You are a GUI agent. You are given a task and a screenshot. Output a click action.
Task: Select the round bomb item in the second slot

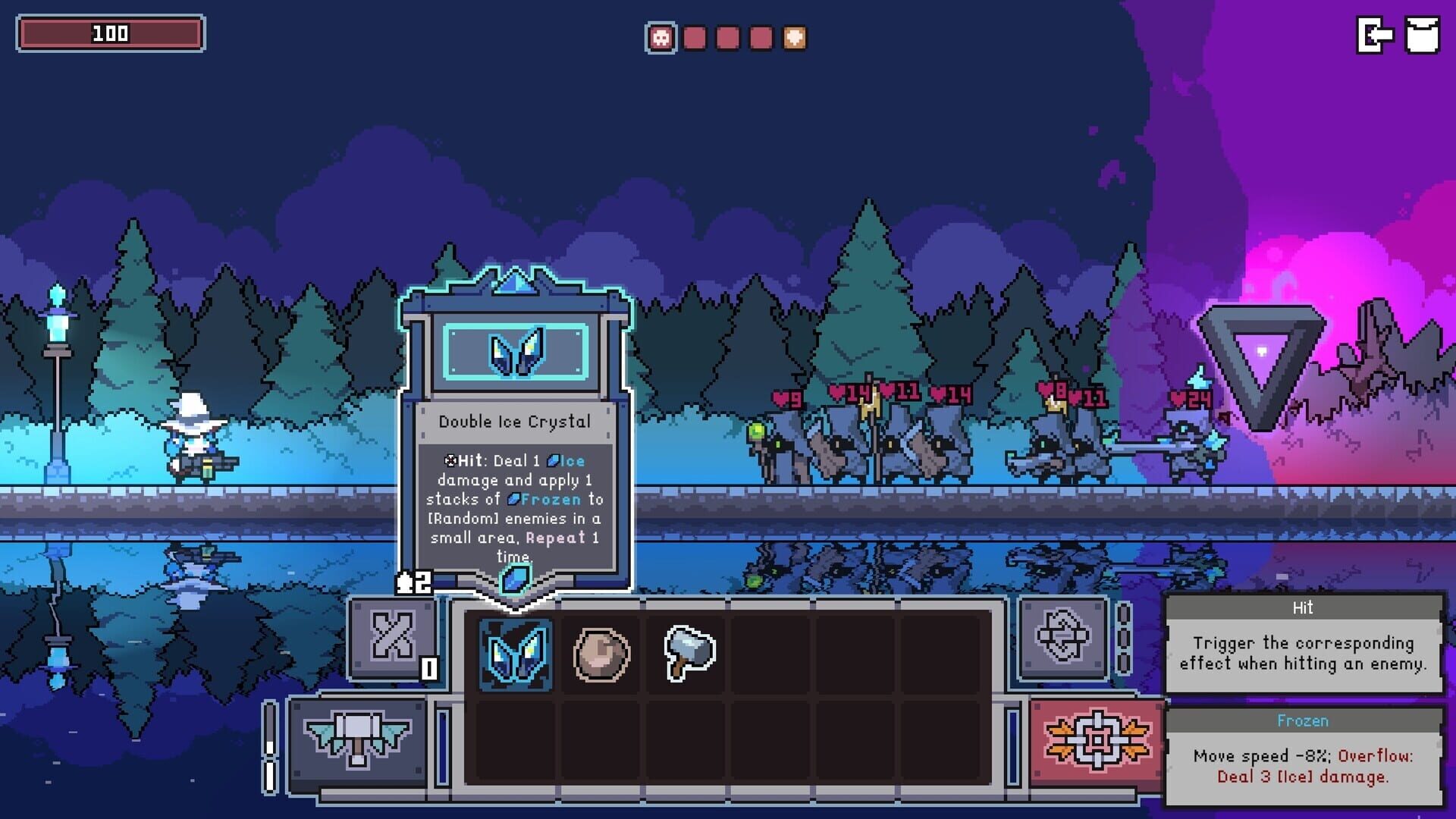[x=601, y=654]
